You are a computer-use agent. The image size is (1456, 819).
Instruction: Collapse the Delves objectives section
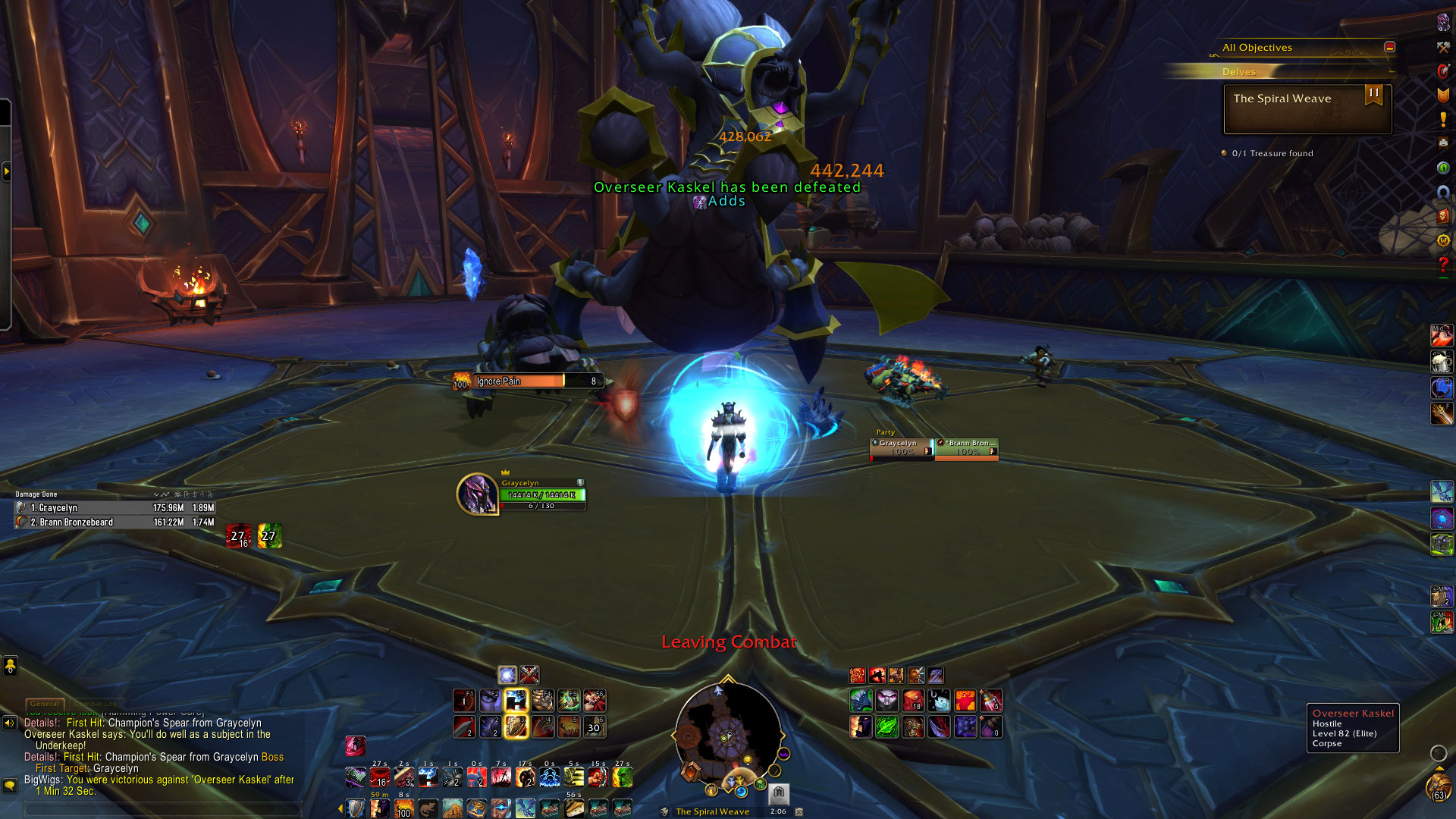coord(1392,71)
